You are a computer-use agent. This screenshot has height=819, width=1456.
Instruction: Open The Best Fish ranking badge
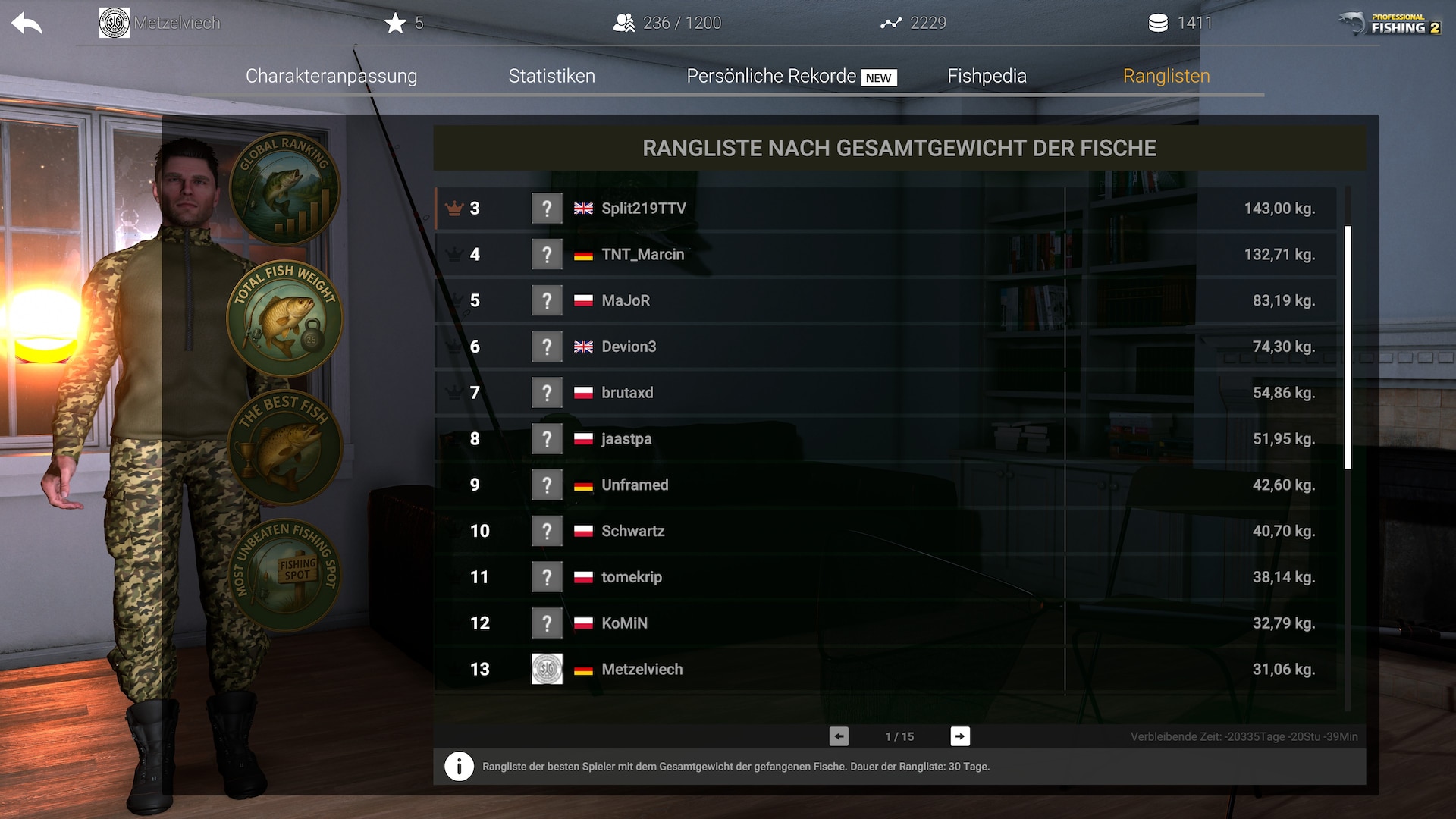click(285, 447)
